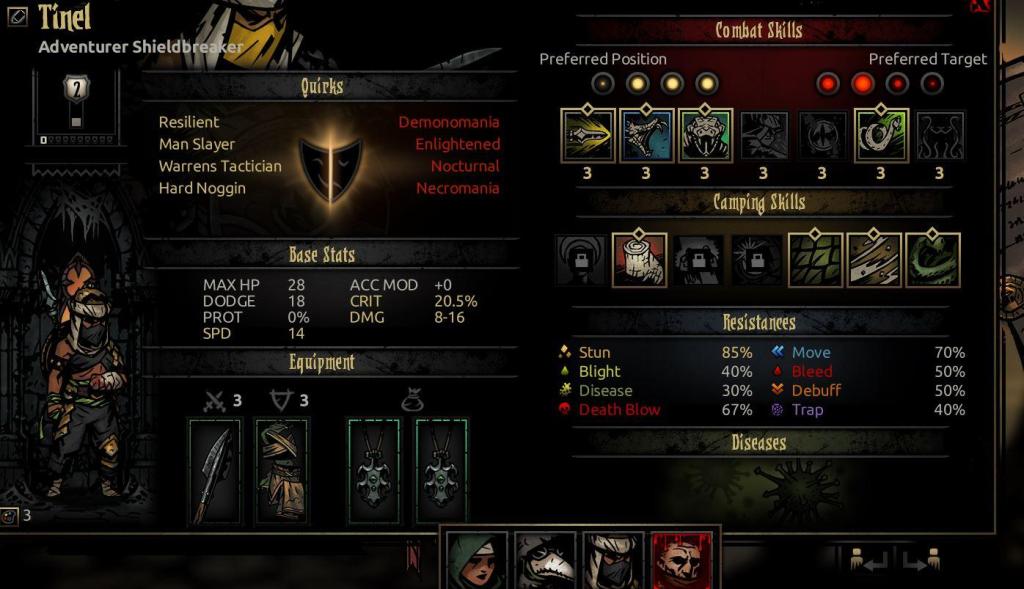This screenshot has height=589, width=1024.
Task: Select the red-highlighted hero portrait
Action: click(680, 560)
